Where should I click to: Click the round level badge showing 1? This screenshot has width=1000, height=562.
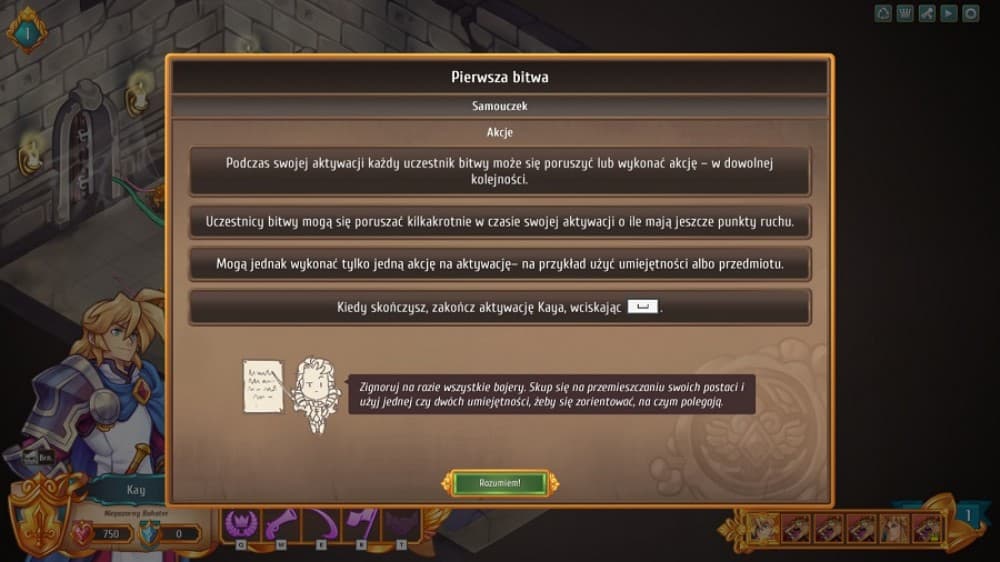point(27,34)
